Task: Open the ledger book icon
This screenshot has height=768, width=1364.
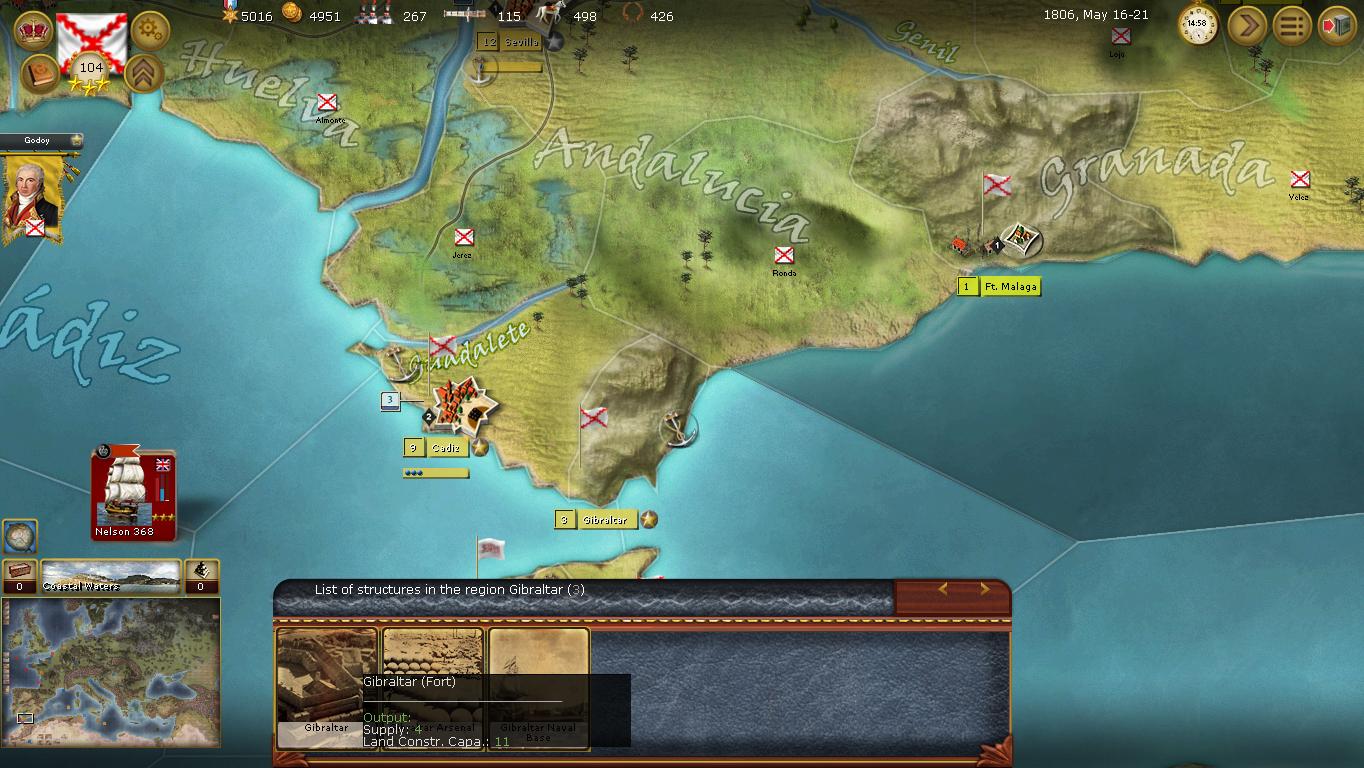Action: 40,74
